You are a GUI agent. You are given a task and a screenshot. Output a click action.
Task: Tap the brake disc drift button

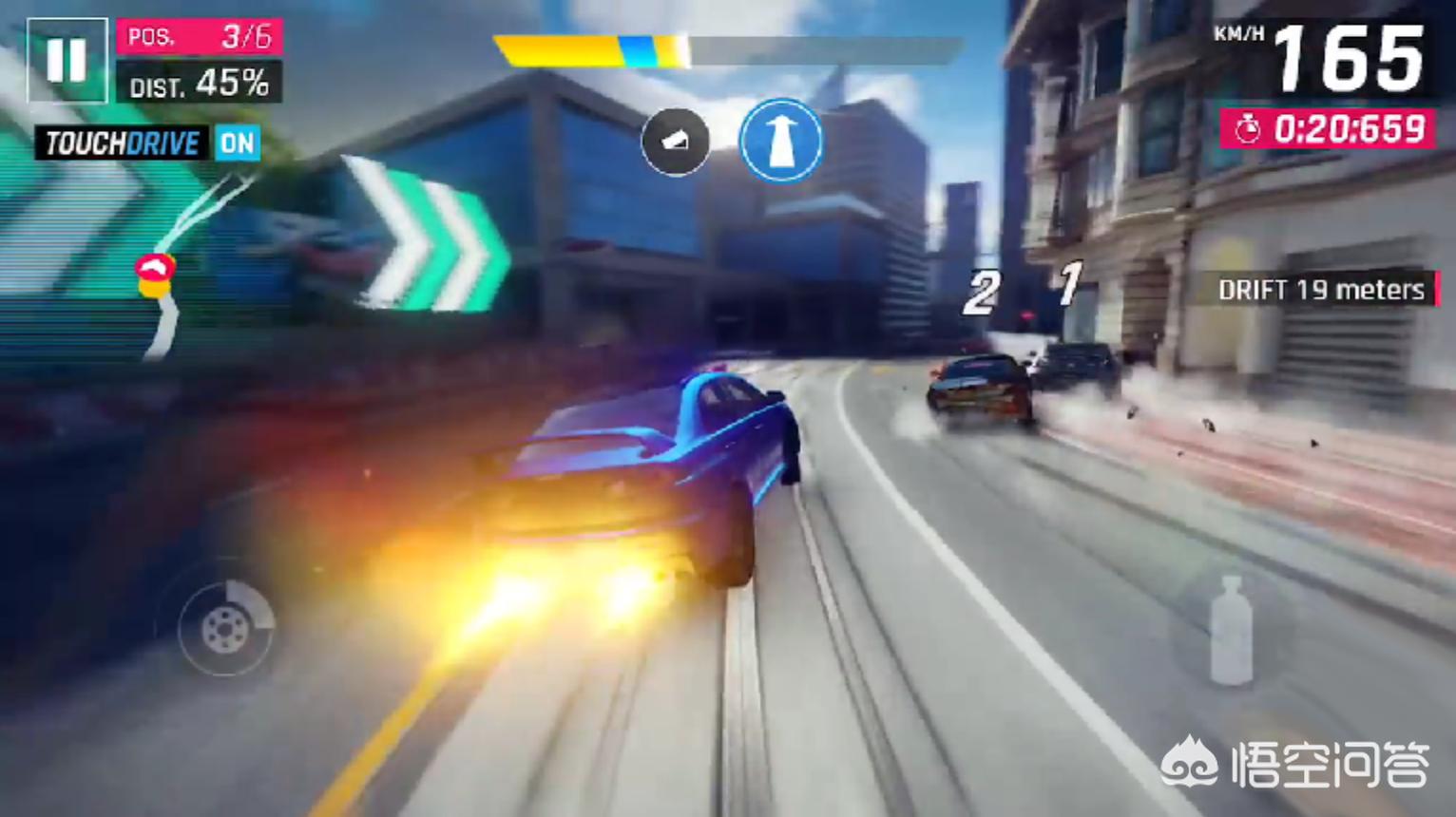tap(226, 627)
